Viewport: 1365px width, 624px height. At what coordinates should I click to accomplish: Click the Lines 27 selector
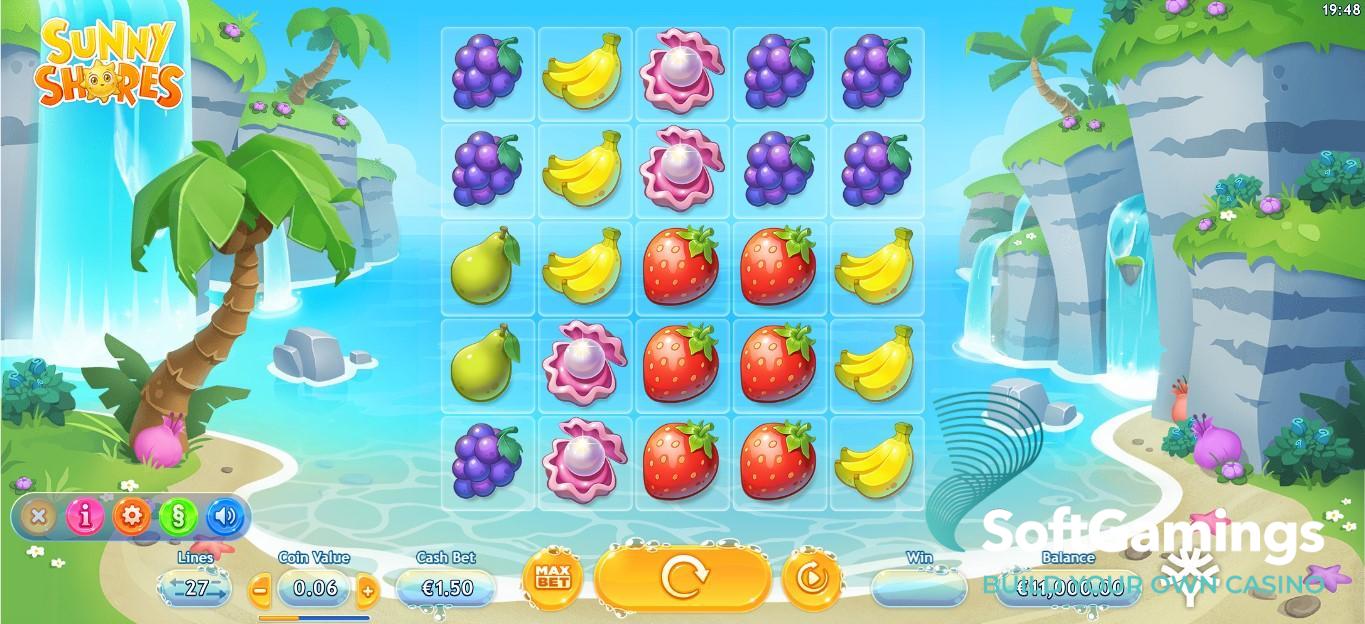[x=196, y=587]
